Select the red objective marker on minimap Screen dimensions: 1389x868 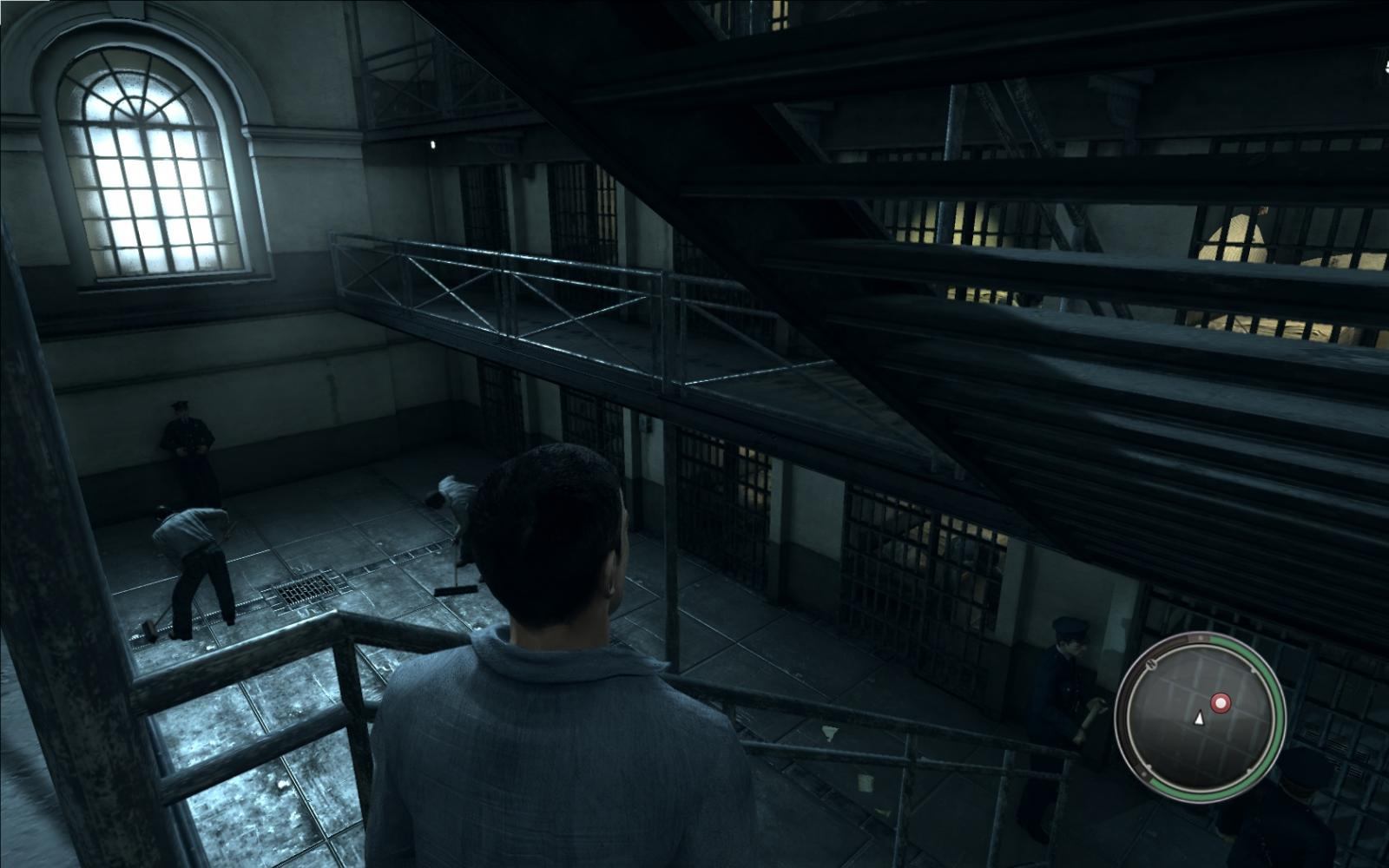tap(1221, 701)
